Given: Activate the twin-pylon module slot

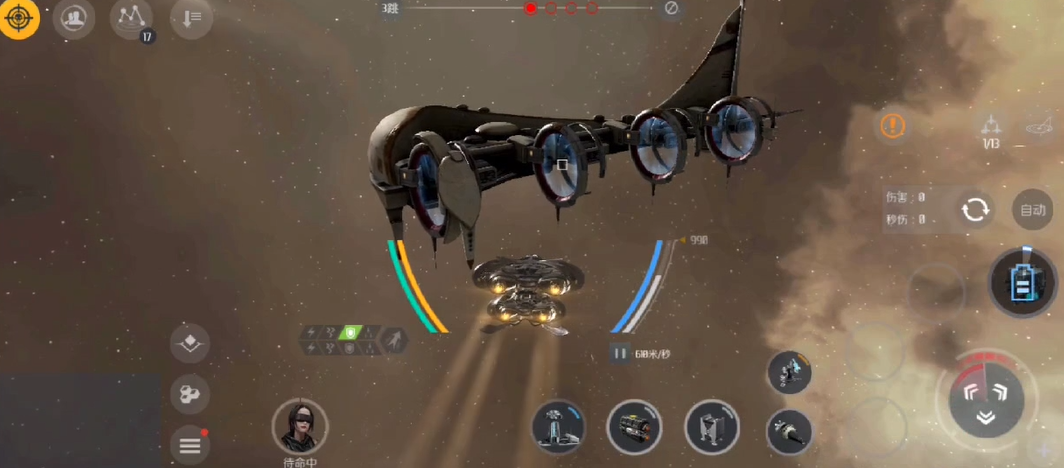Looking at the screenshot, I should point(711,427).
